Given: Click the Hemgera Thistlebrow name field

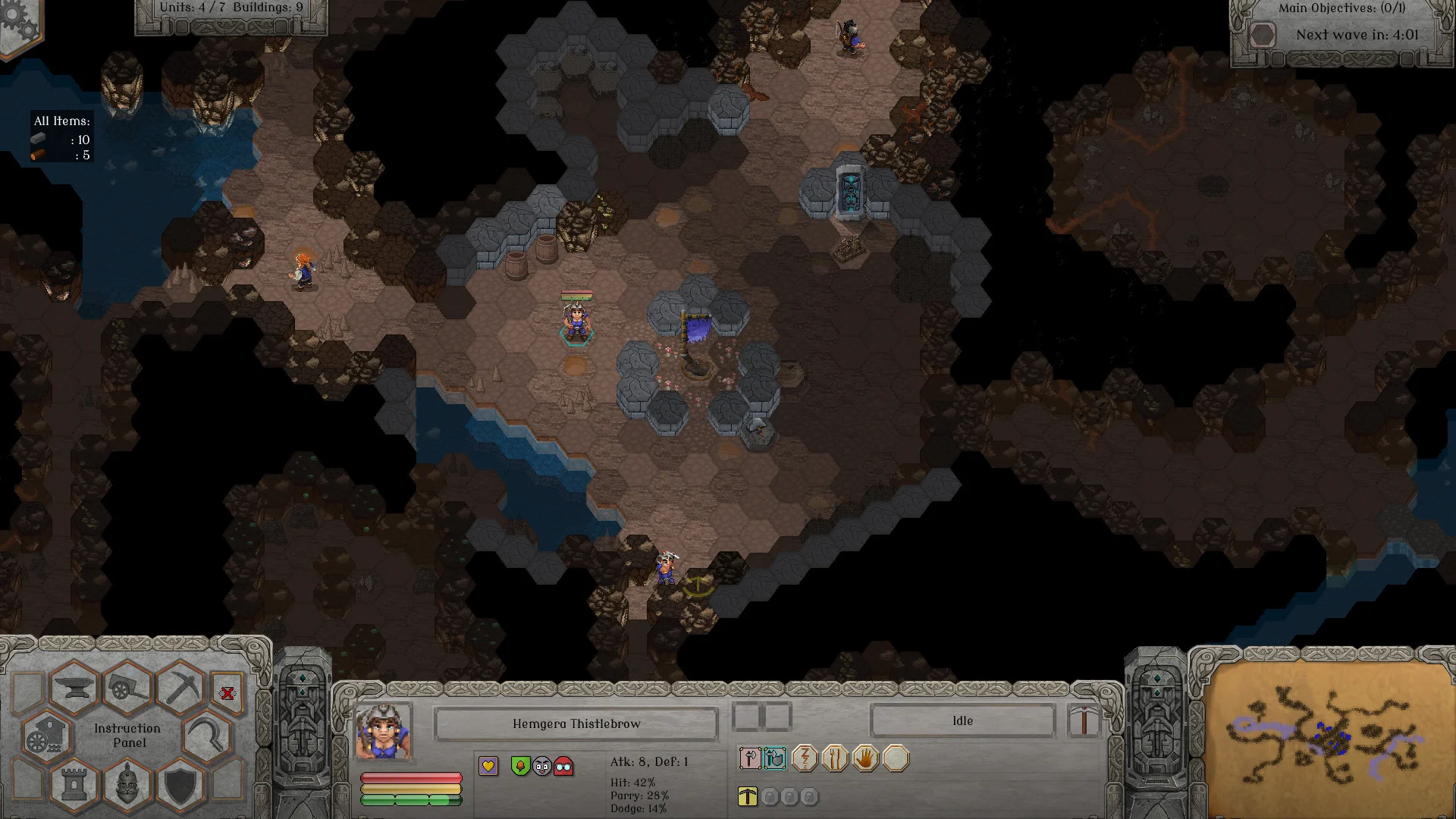Looking at the screenshot, I should tap(576, 724).
